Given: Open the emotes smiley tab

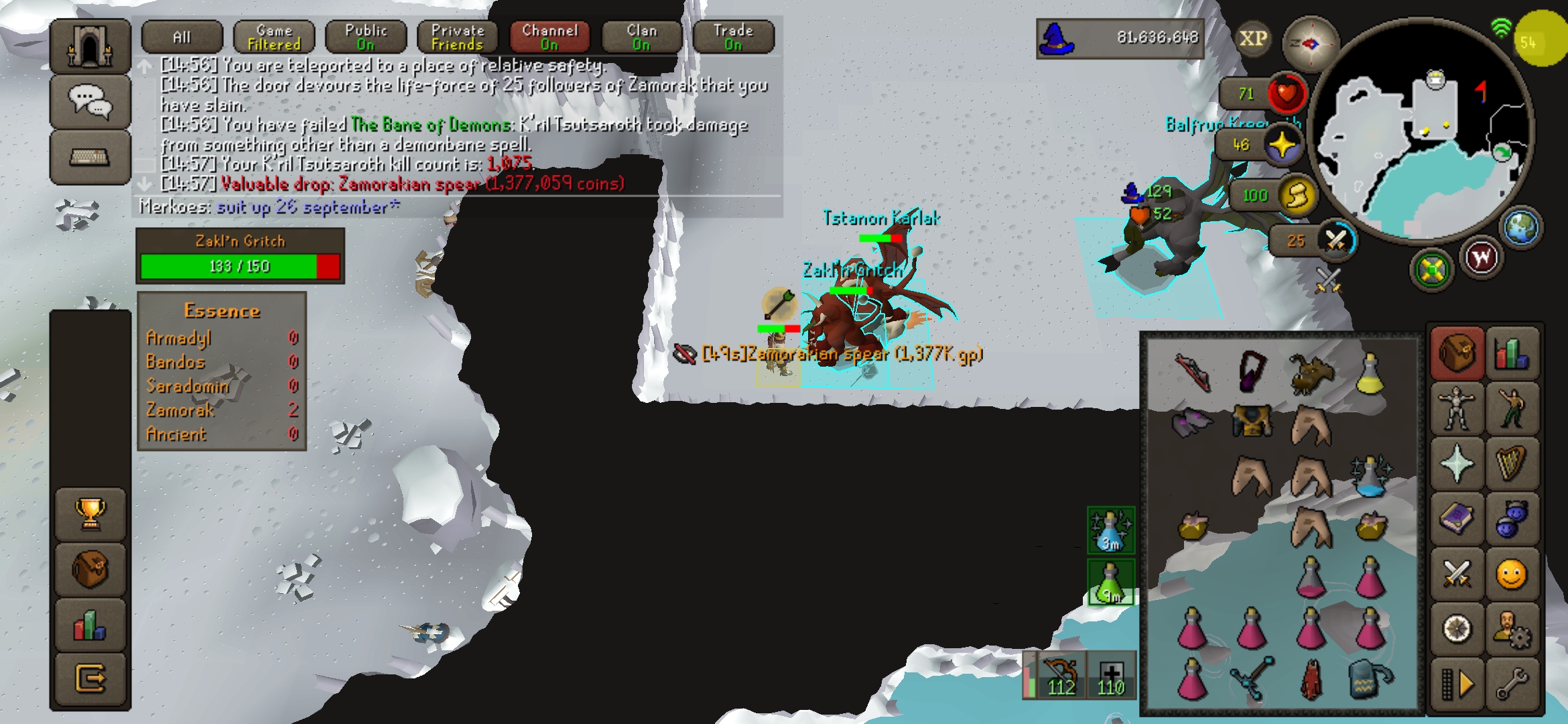Looking at the screenshot, I should click(1511, 575).
